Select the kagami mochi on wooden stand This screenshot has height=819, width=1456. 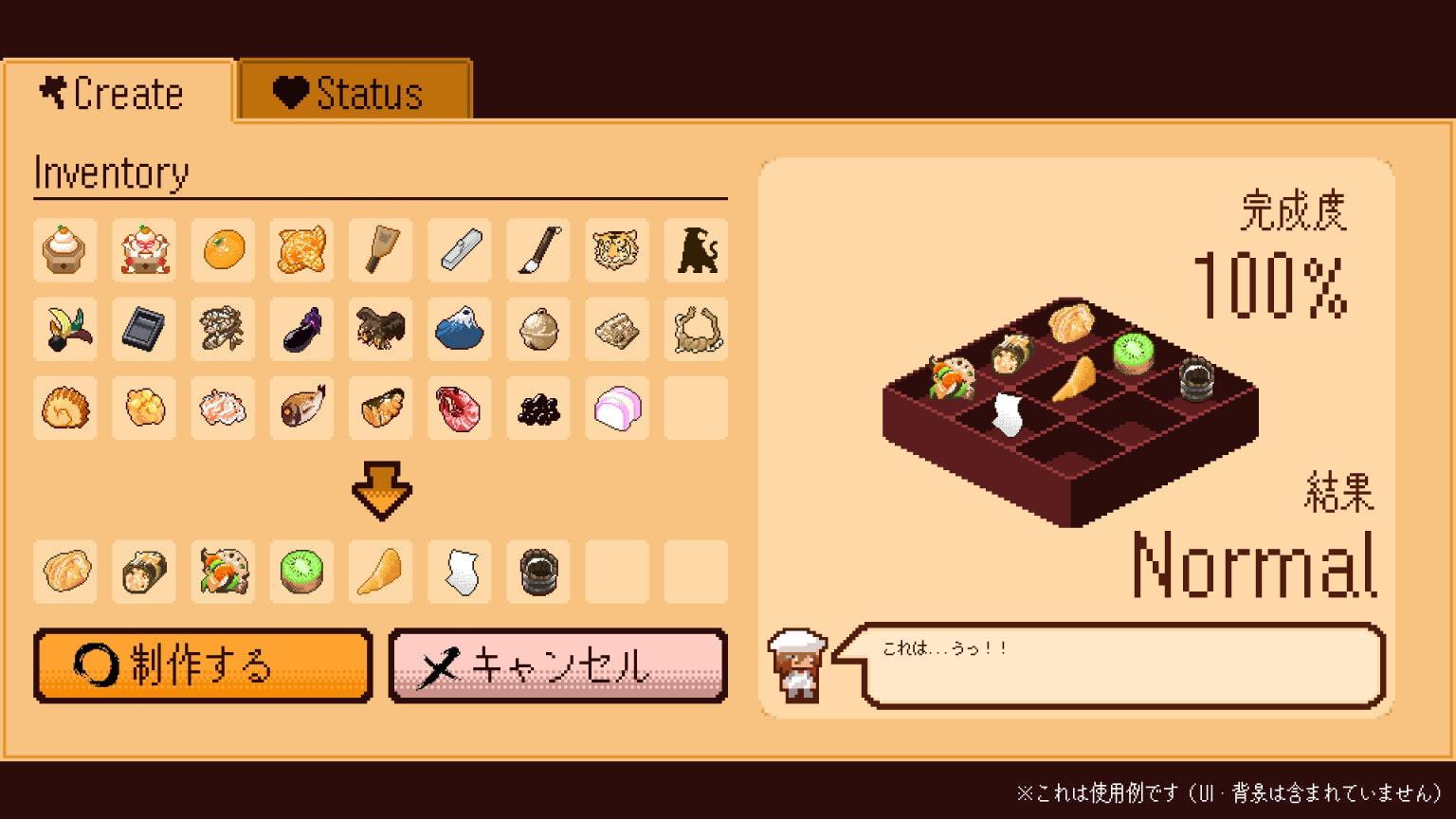(x=66, y=250)
